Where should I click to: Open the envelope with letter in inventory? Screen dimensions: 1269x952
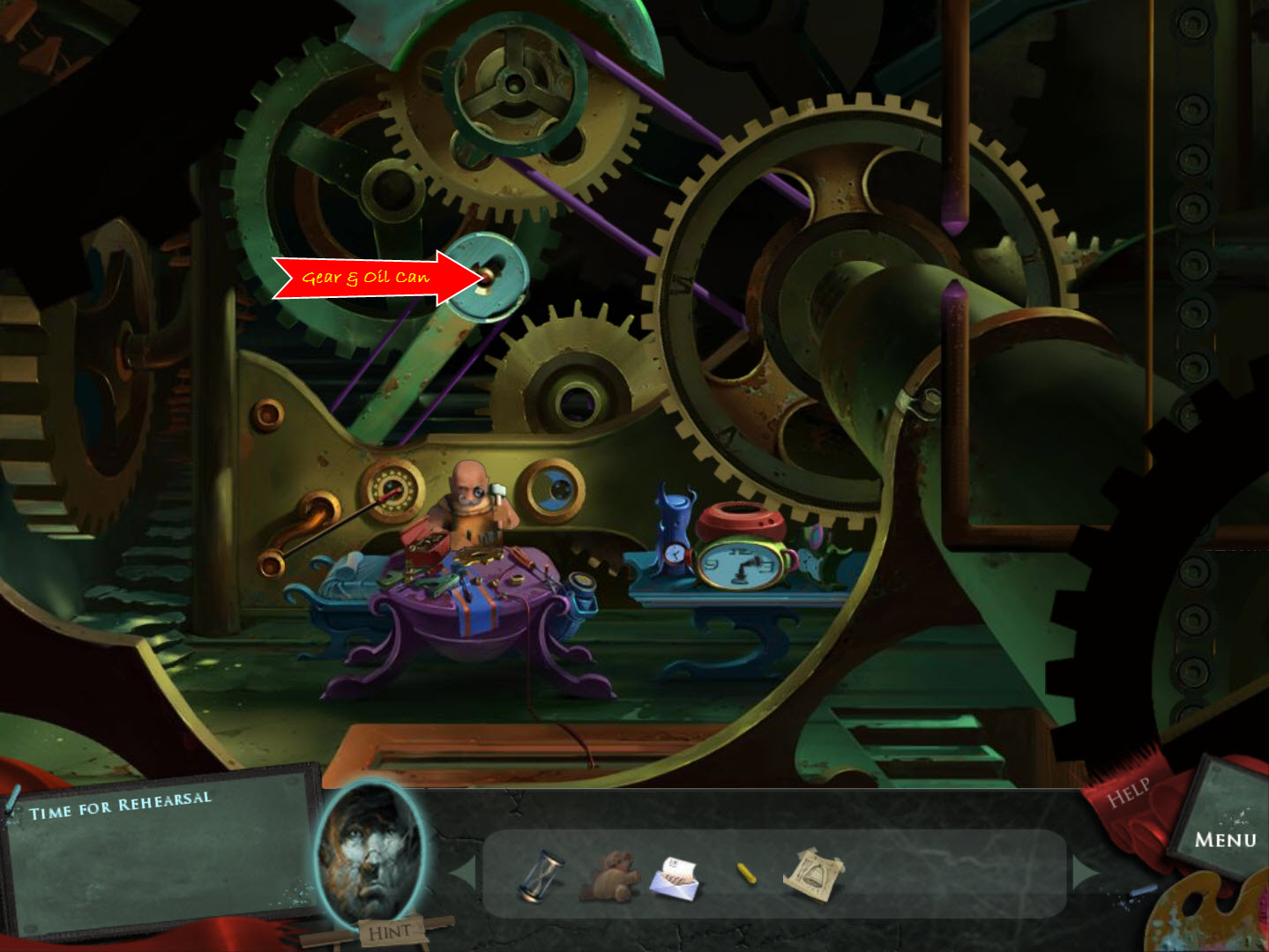coord(676,880)
